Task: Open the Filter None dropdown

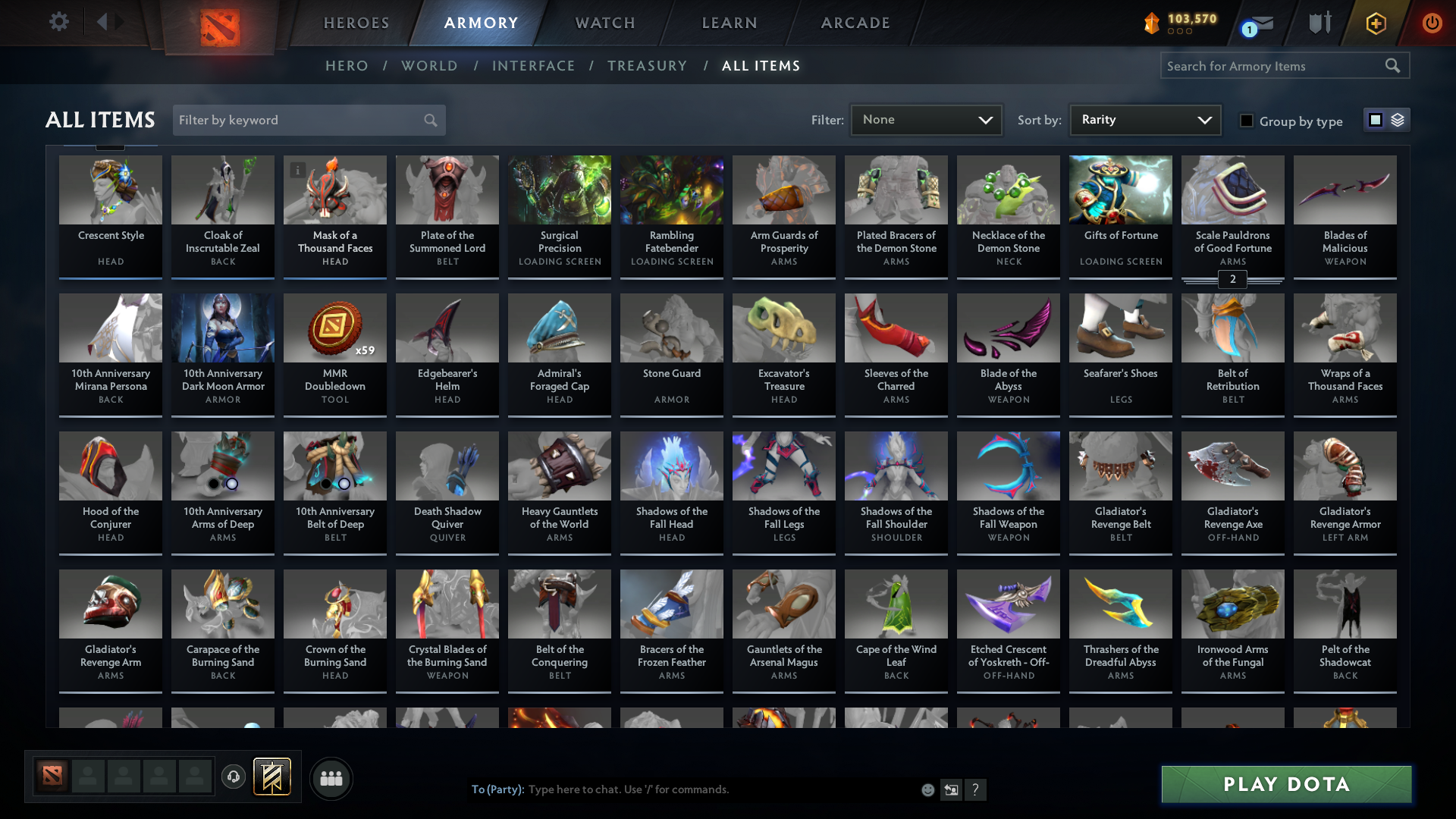Action: (926, 119)
